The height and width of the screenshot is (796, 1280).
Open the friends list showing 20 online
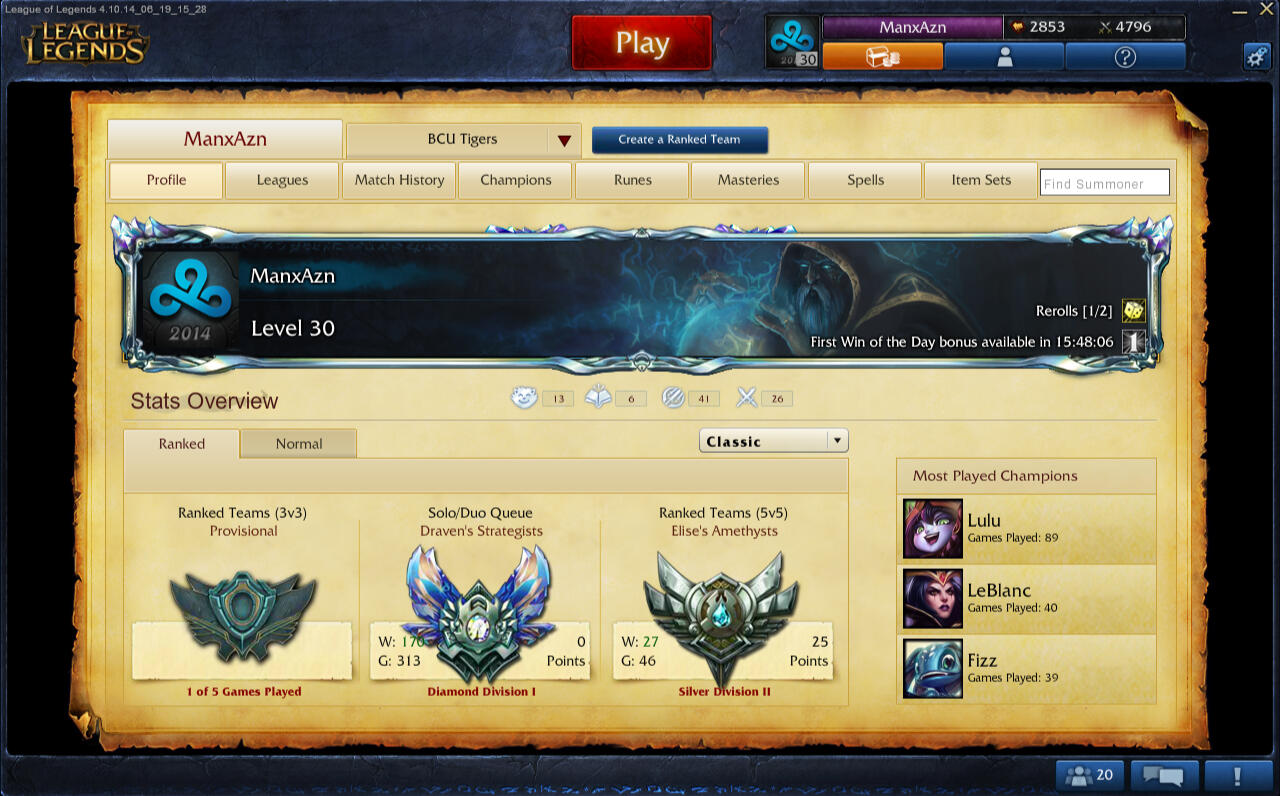coord(1088,775)
